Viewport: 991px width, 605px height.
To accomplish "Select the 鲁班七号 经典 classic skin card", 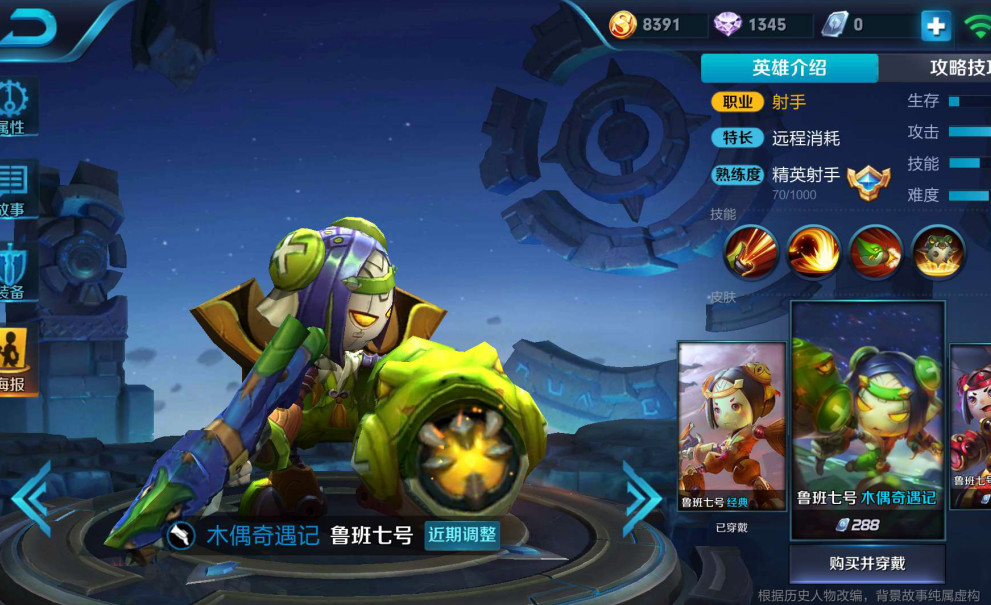I will tap(731, 427).
